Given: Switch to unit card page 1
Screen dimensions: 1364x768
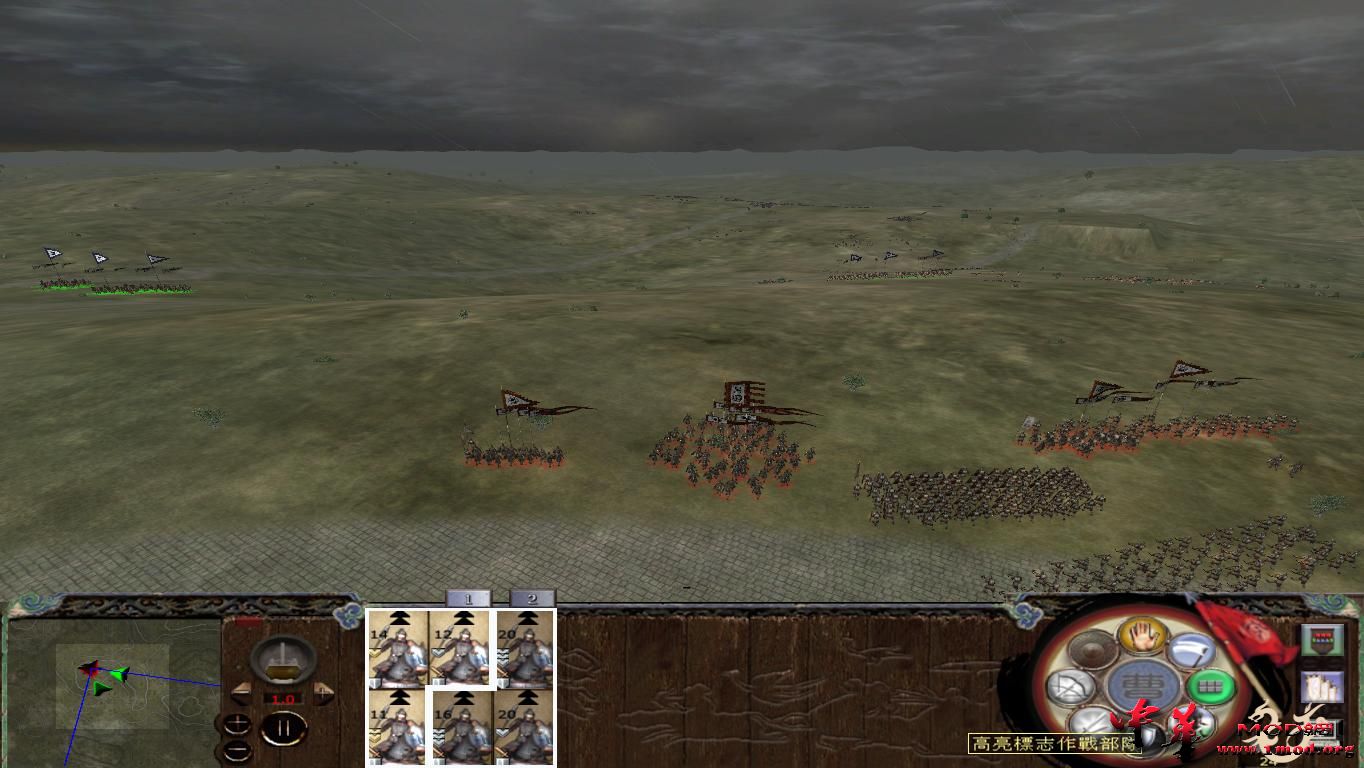Looking at the screenshot, I should 470,598.
